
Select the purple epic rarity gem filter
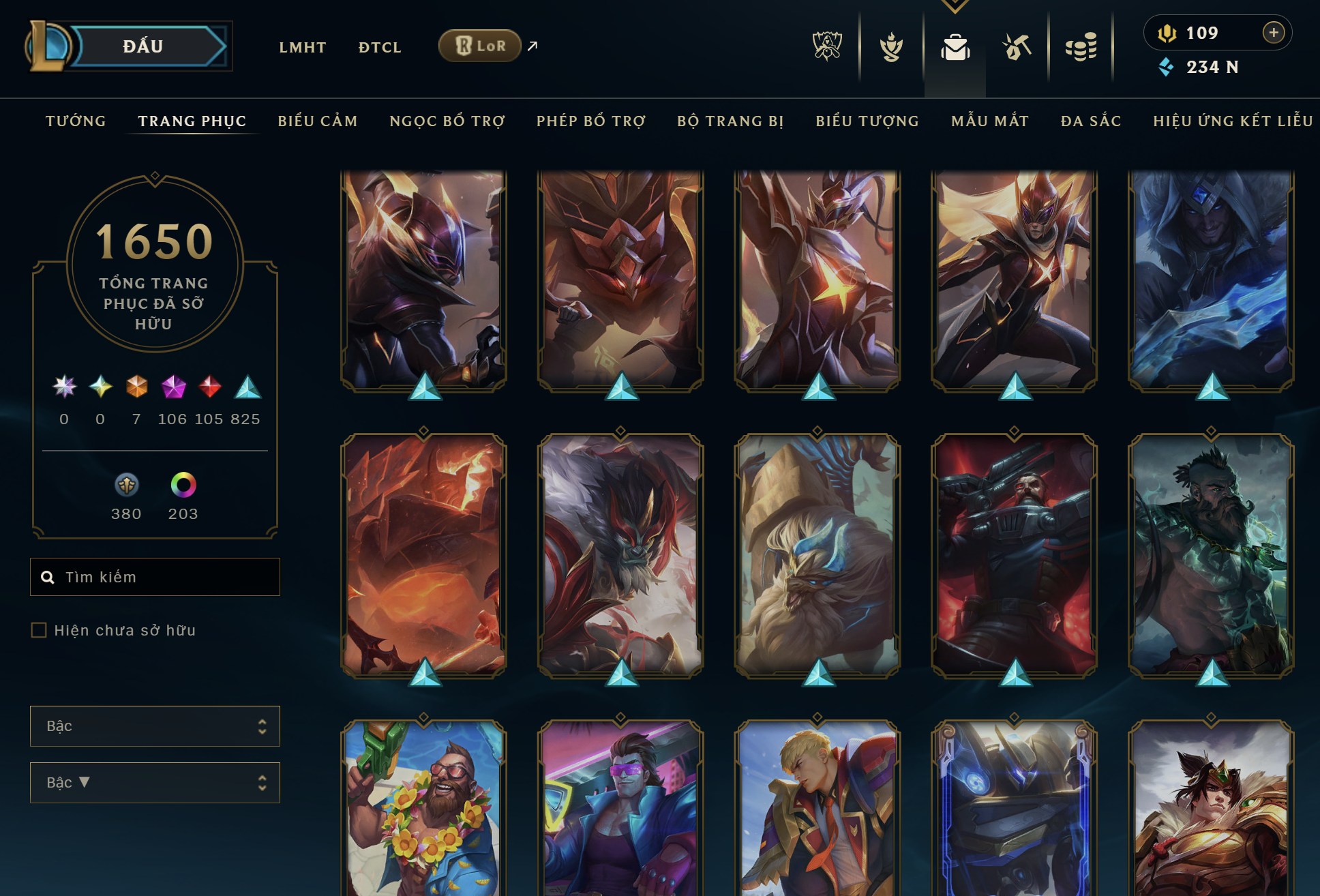172,385
